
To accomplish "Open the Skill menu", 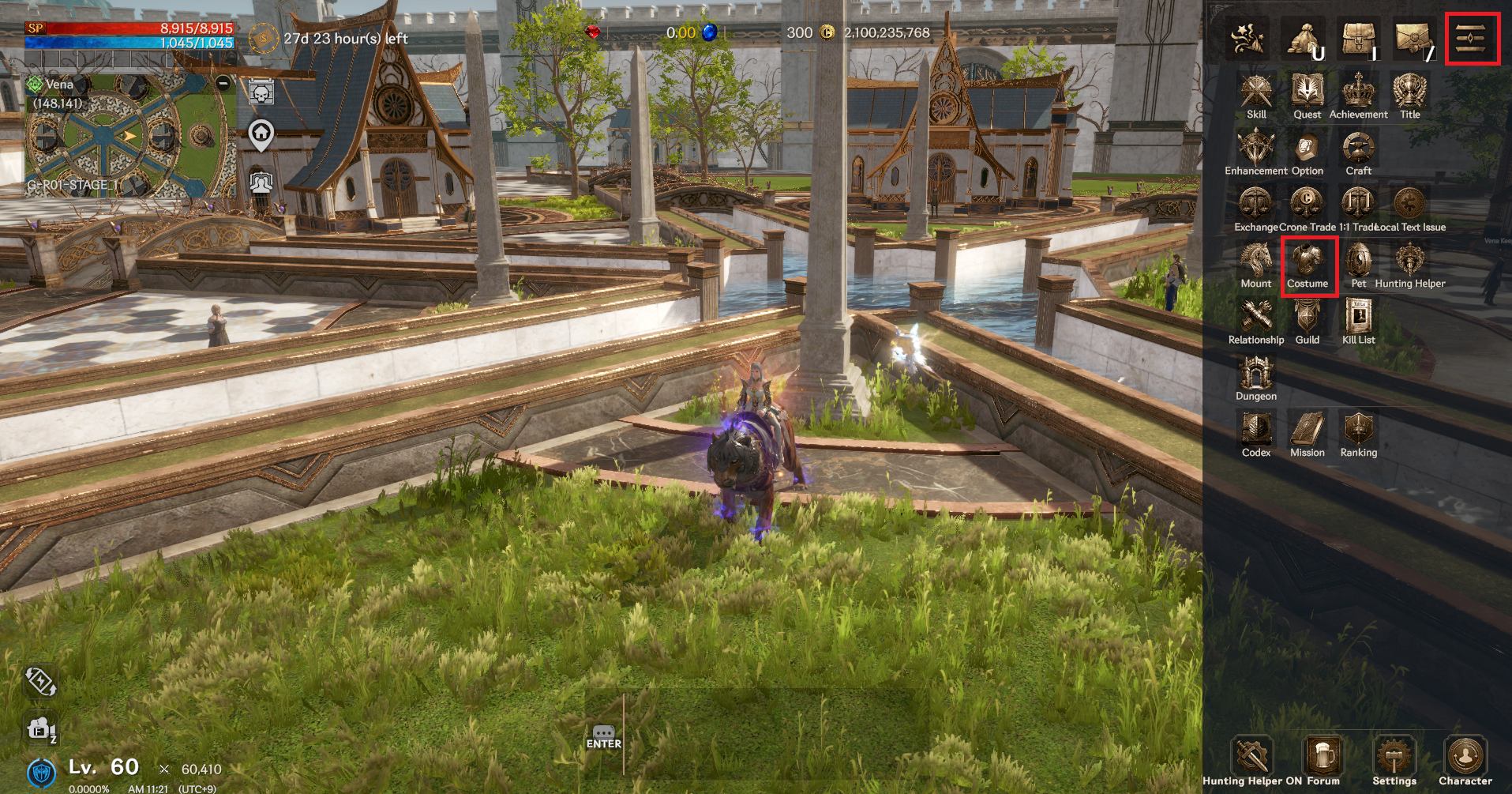I will (1255, 94).
